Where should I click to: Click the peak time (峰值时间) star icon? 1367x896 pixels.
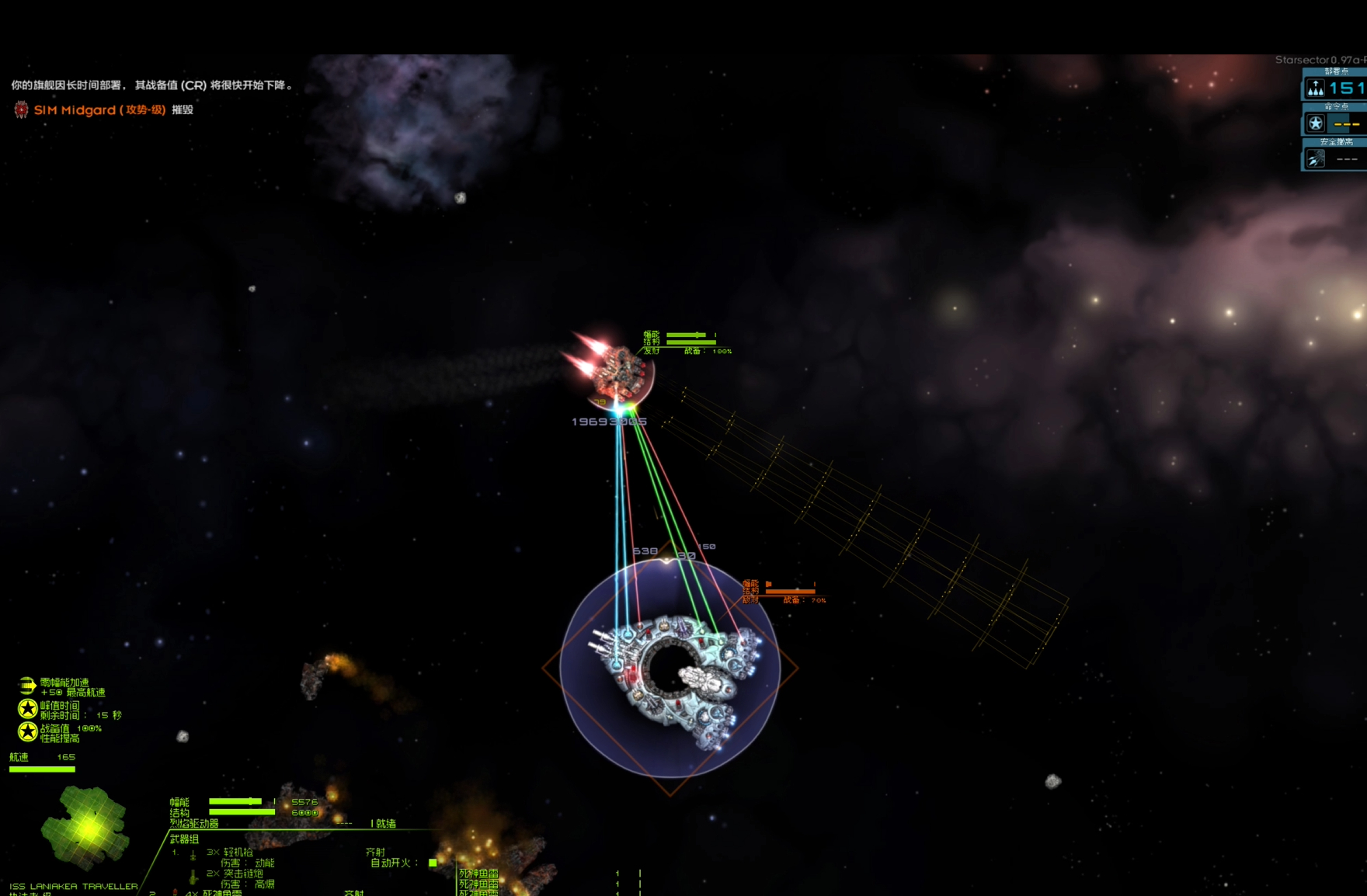point(28,708)
